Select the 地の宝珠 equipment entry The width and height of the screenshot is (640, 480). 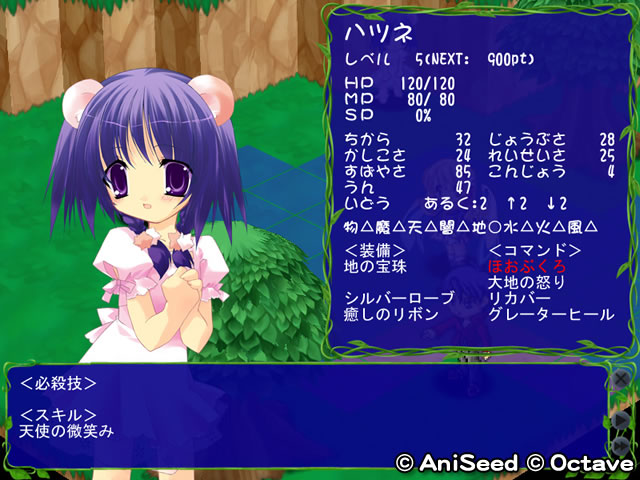[x=377, y=266]
